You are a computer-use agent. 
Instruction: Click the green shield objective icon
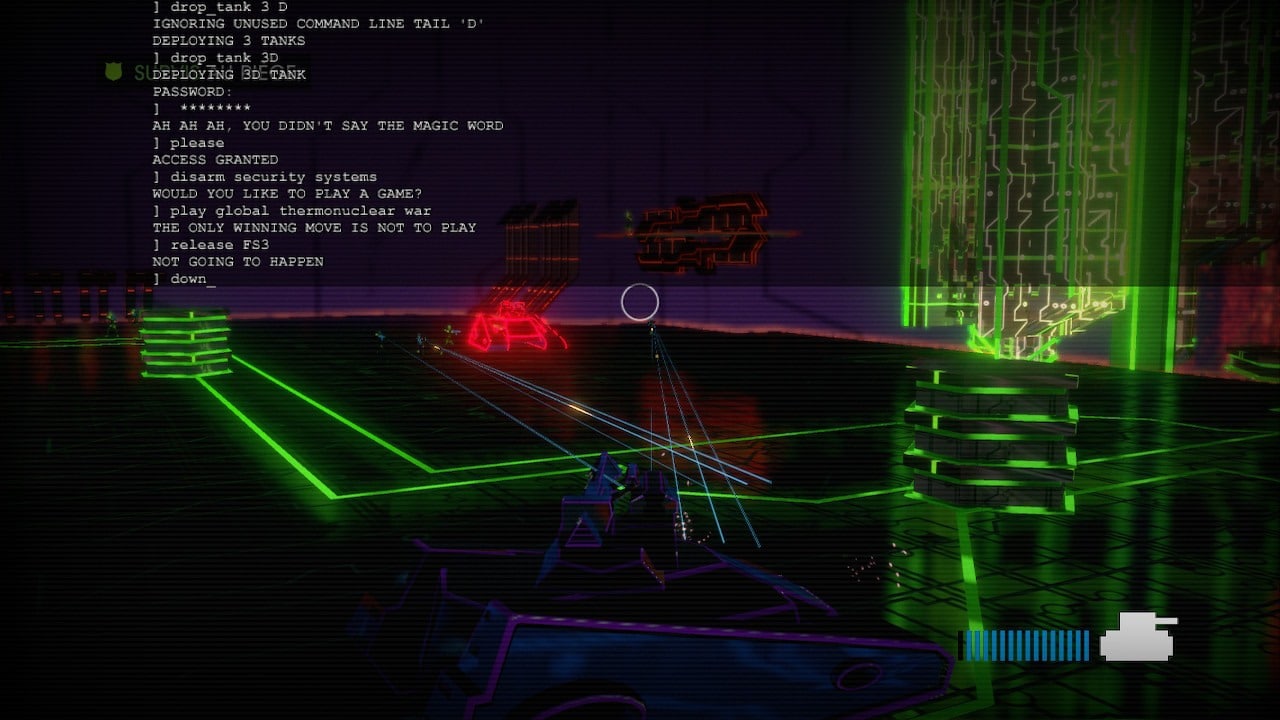point(114,72)
